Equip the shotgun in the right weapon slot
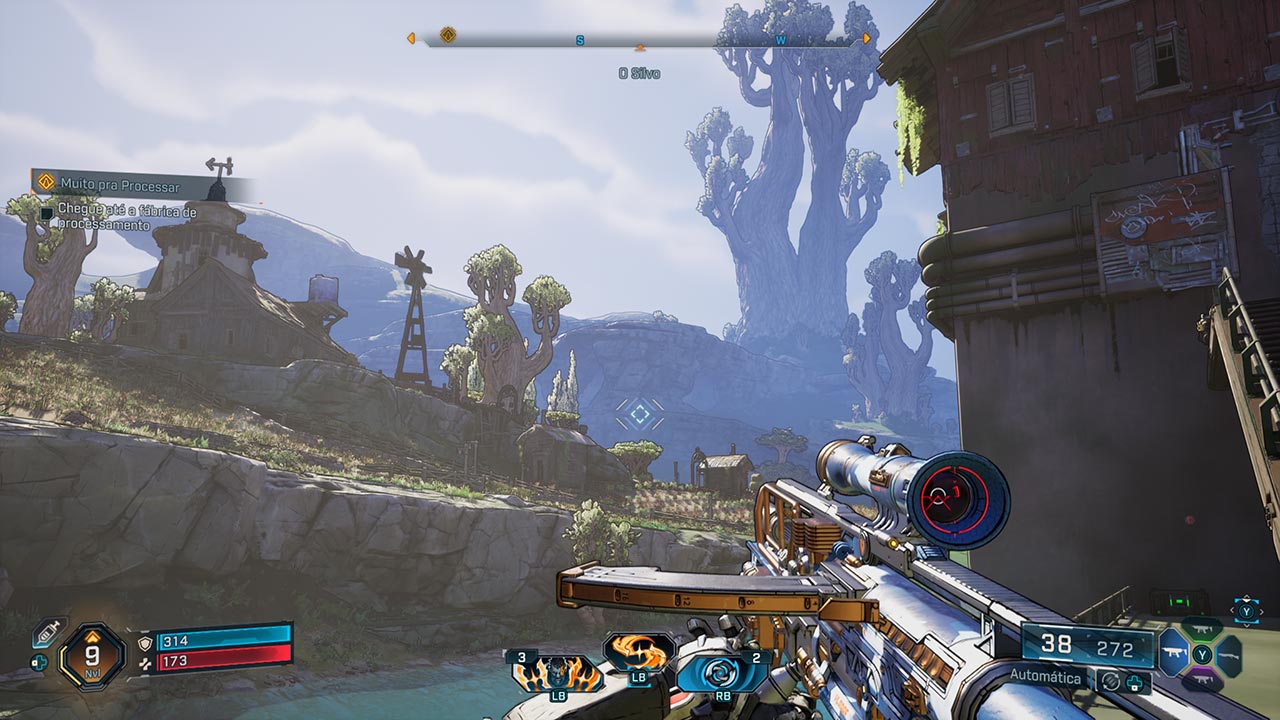 (x=1230, y=655)
